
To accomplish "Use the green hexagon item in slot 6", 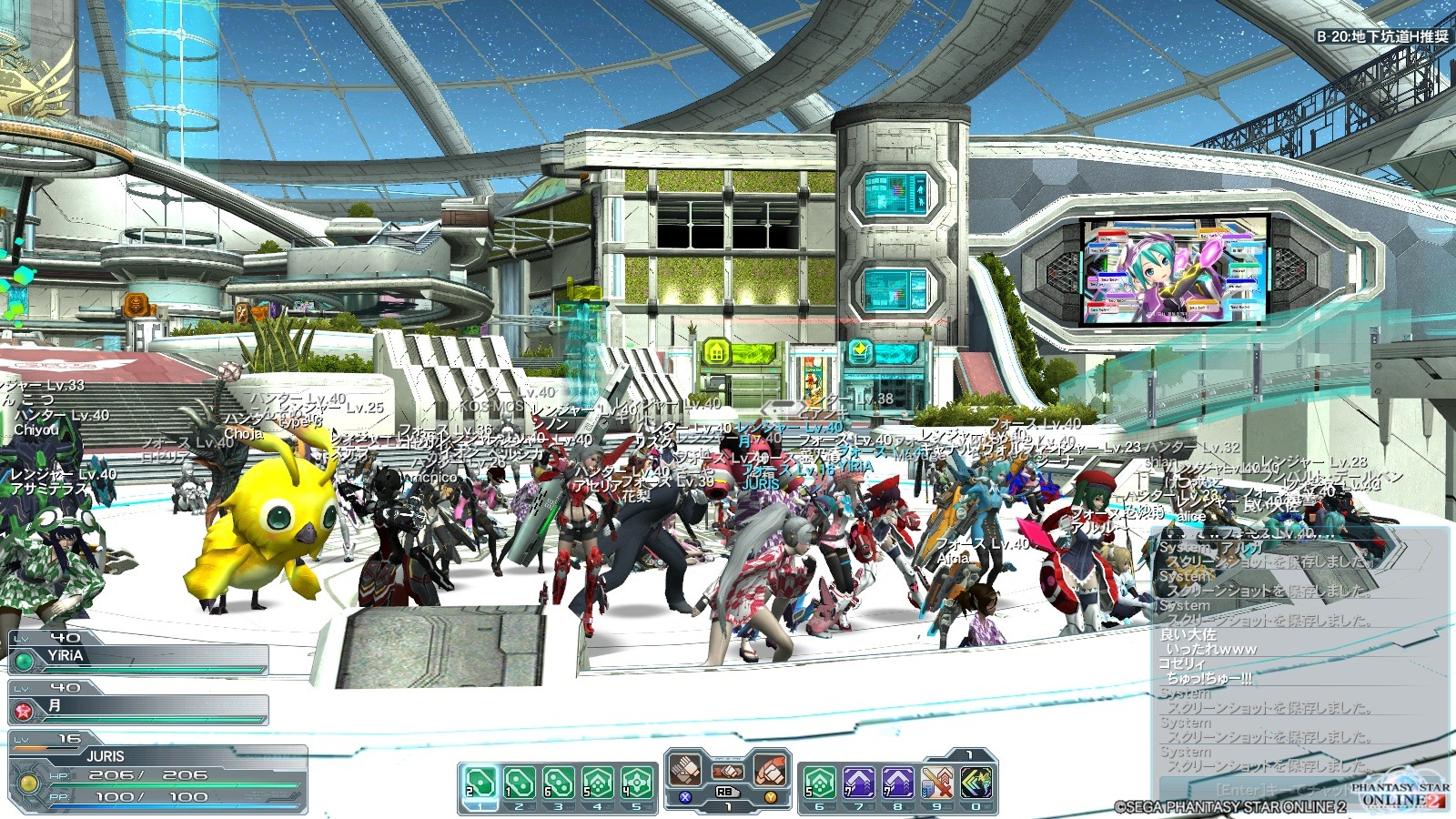I will coord(819,783).
